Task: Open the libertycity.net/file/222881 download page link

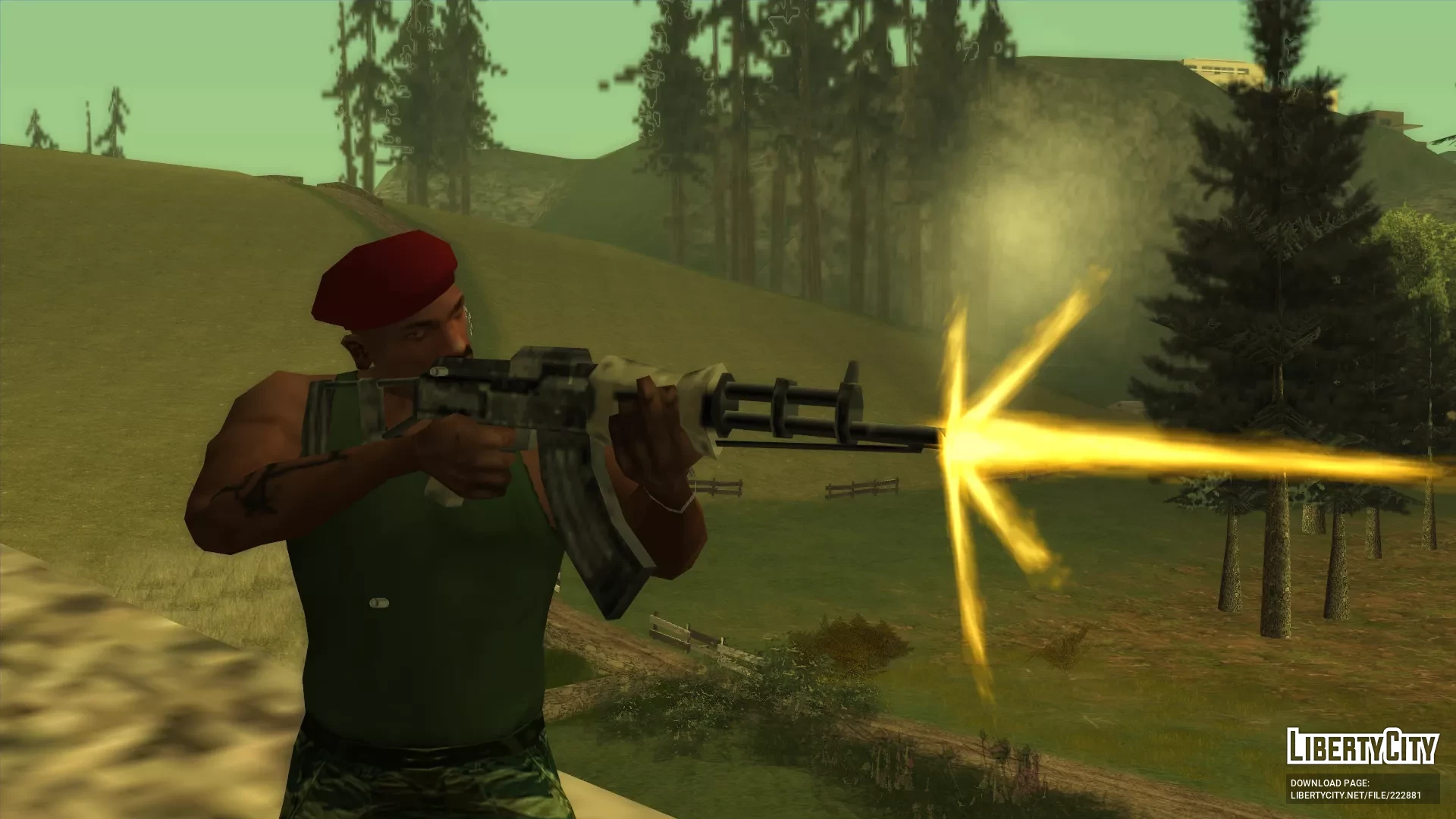Action: [x=1355, y=795]
